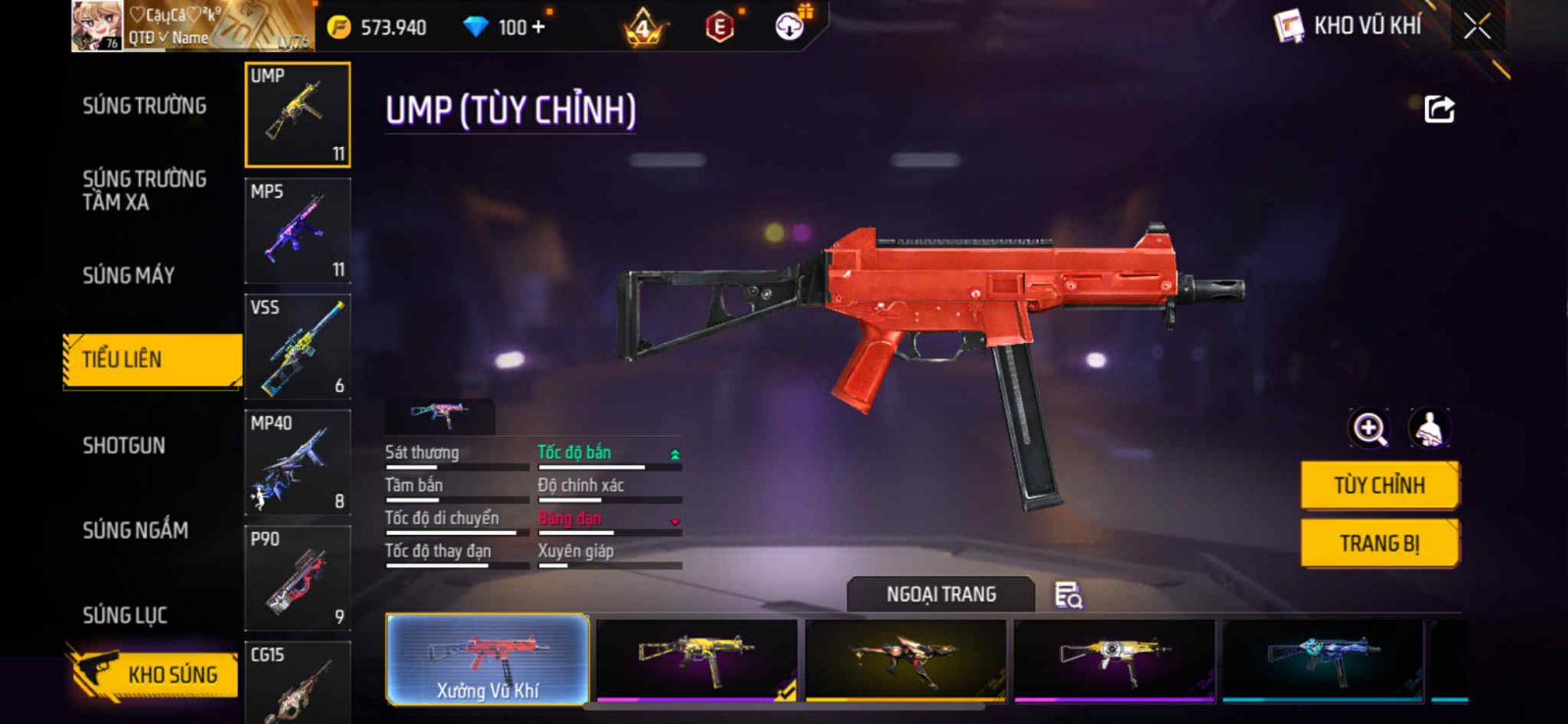Screen dimensions: 1568x724
Task: Open skin list search icon beside Ngoại Trang
Action: click(x=1067, y=595)
